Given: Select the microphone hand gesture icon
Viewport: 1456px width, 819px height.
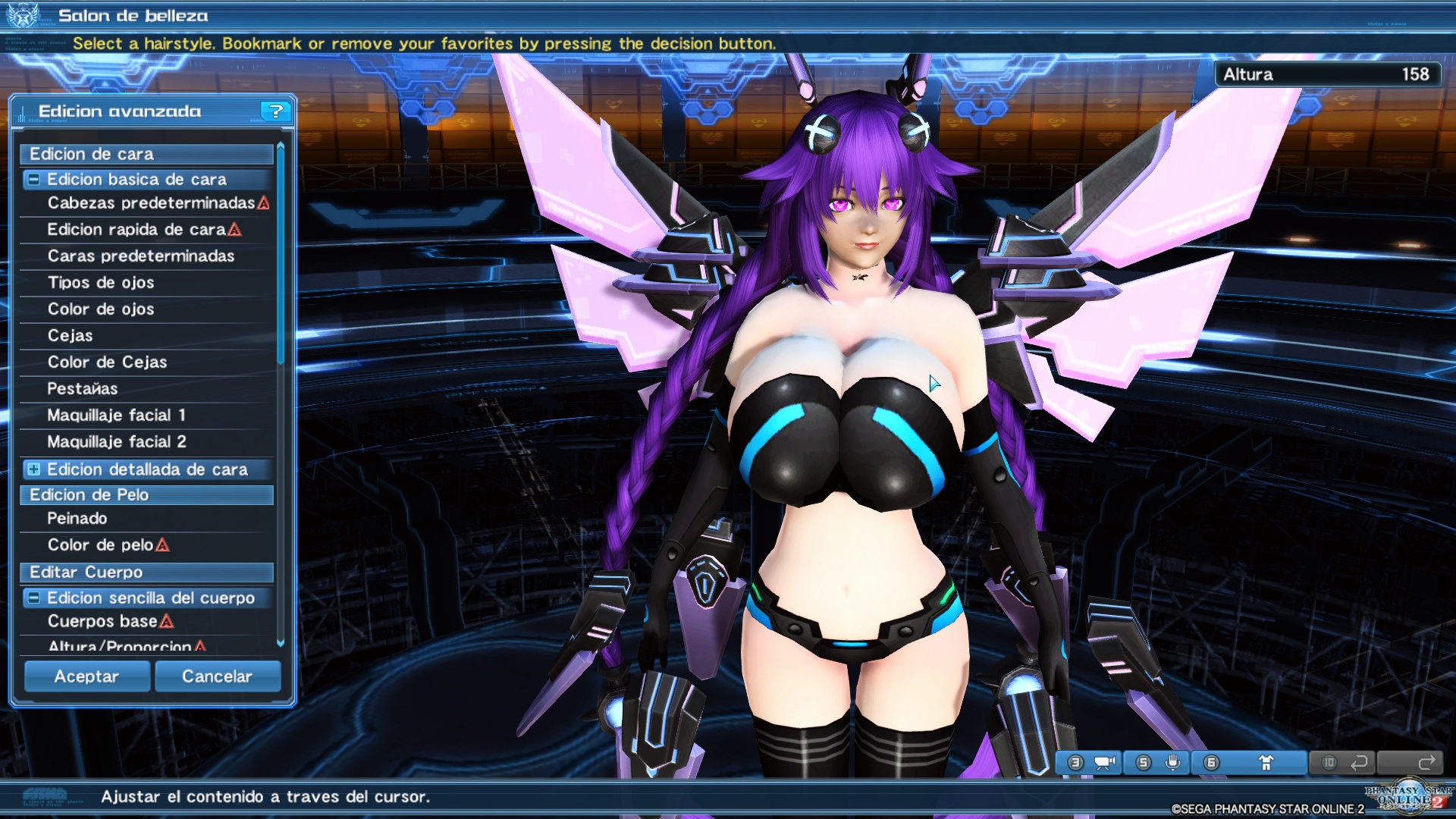Looking at the screenshot, I should [1172, 762].
